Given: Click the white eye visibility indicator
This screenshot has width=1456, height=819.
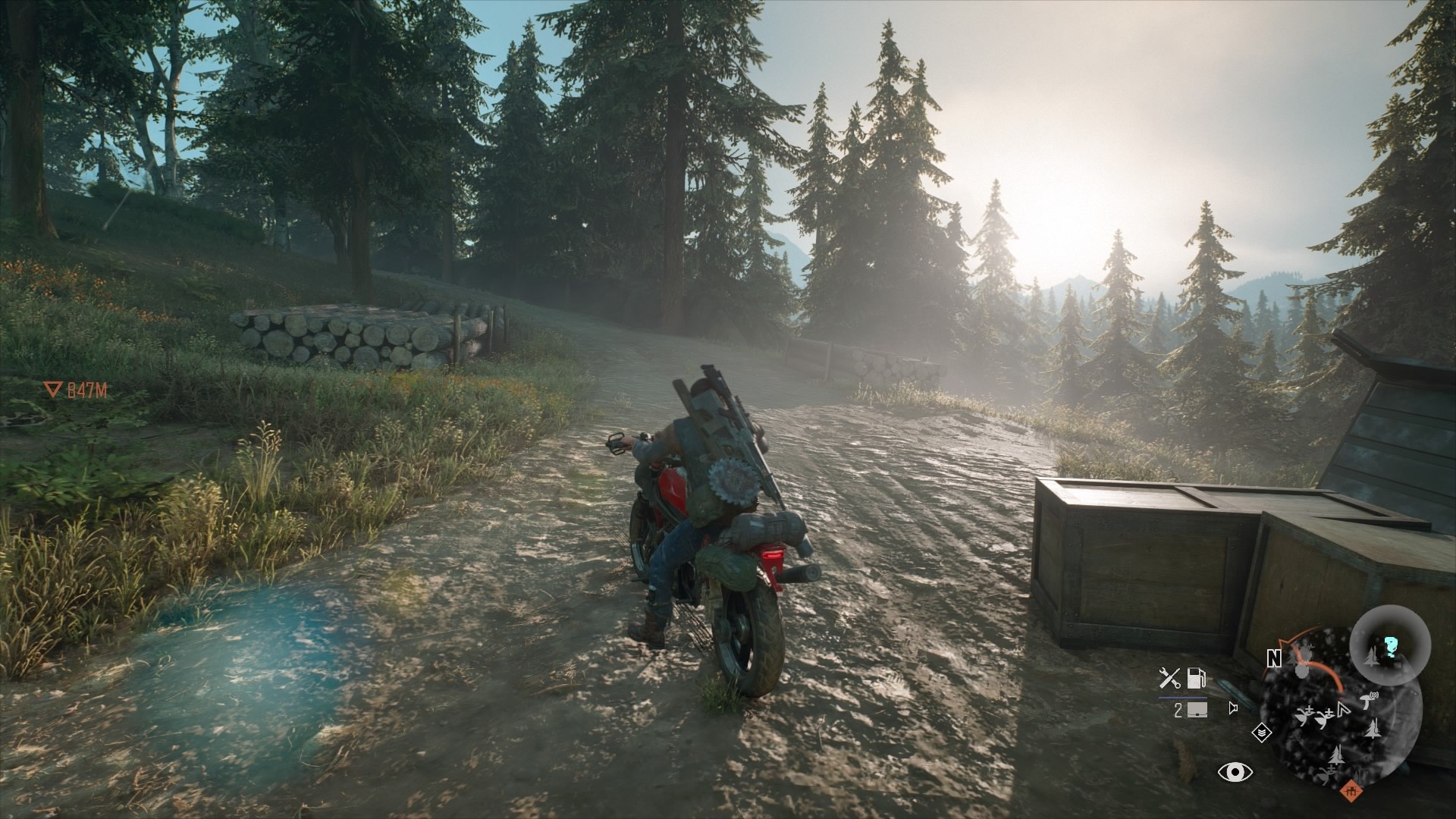Looking at the screenshot, I should coord(1234,773).
